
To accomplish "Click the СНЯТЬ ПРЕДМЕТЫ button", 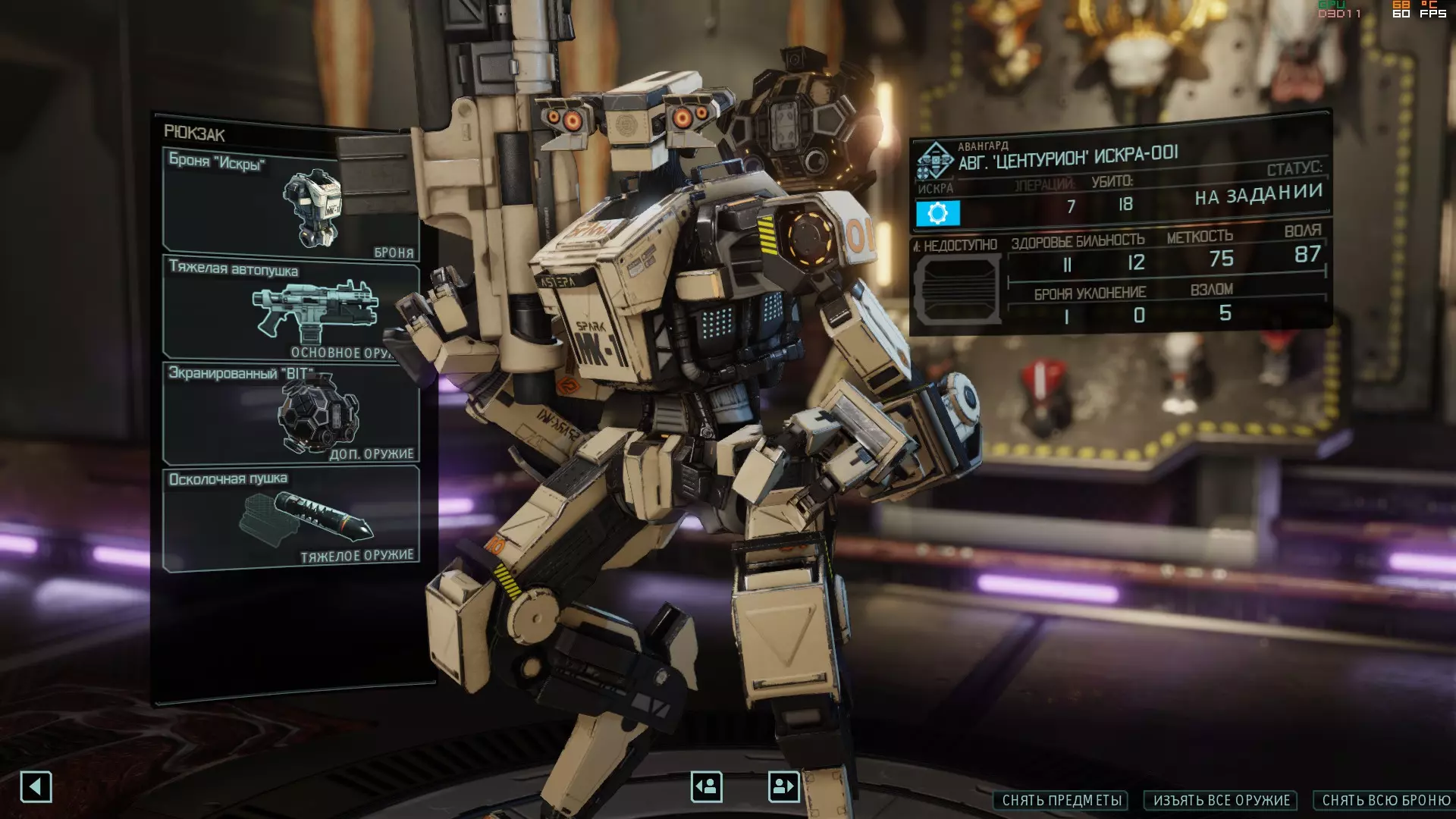I will point(1061,801).
